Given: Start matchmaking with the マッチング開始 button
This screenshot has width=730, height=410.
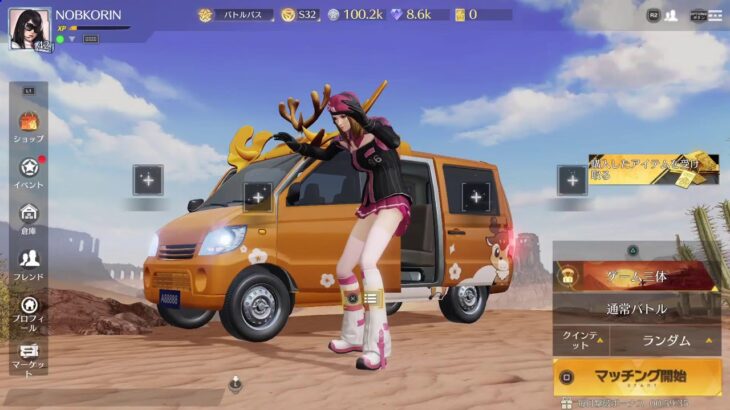Looking at the screenshot, I should [637, 377].
